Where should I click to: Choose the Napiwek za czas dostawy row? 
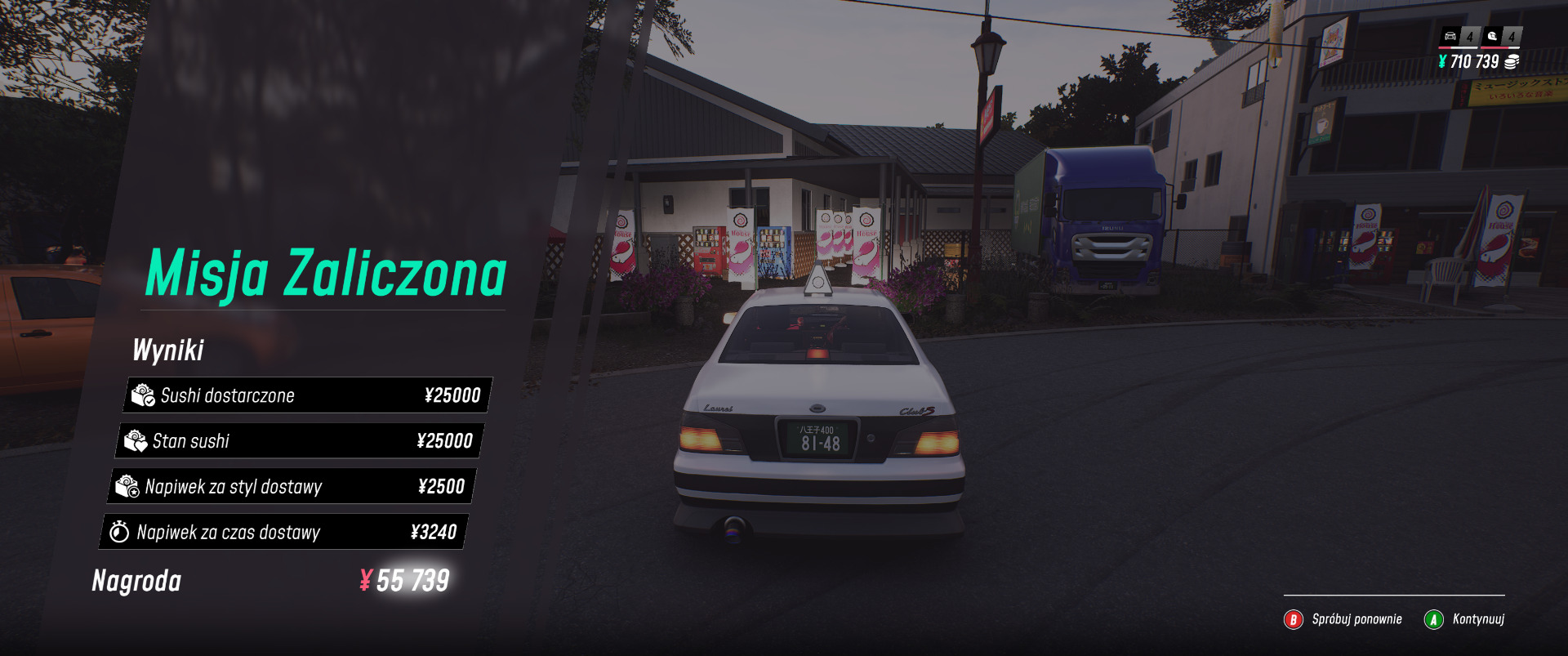pyautogui.click(x=284, y=533)
